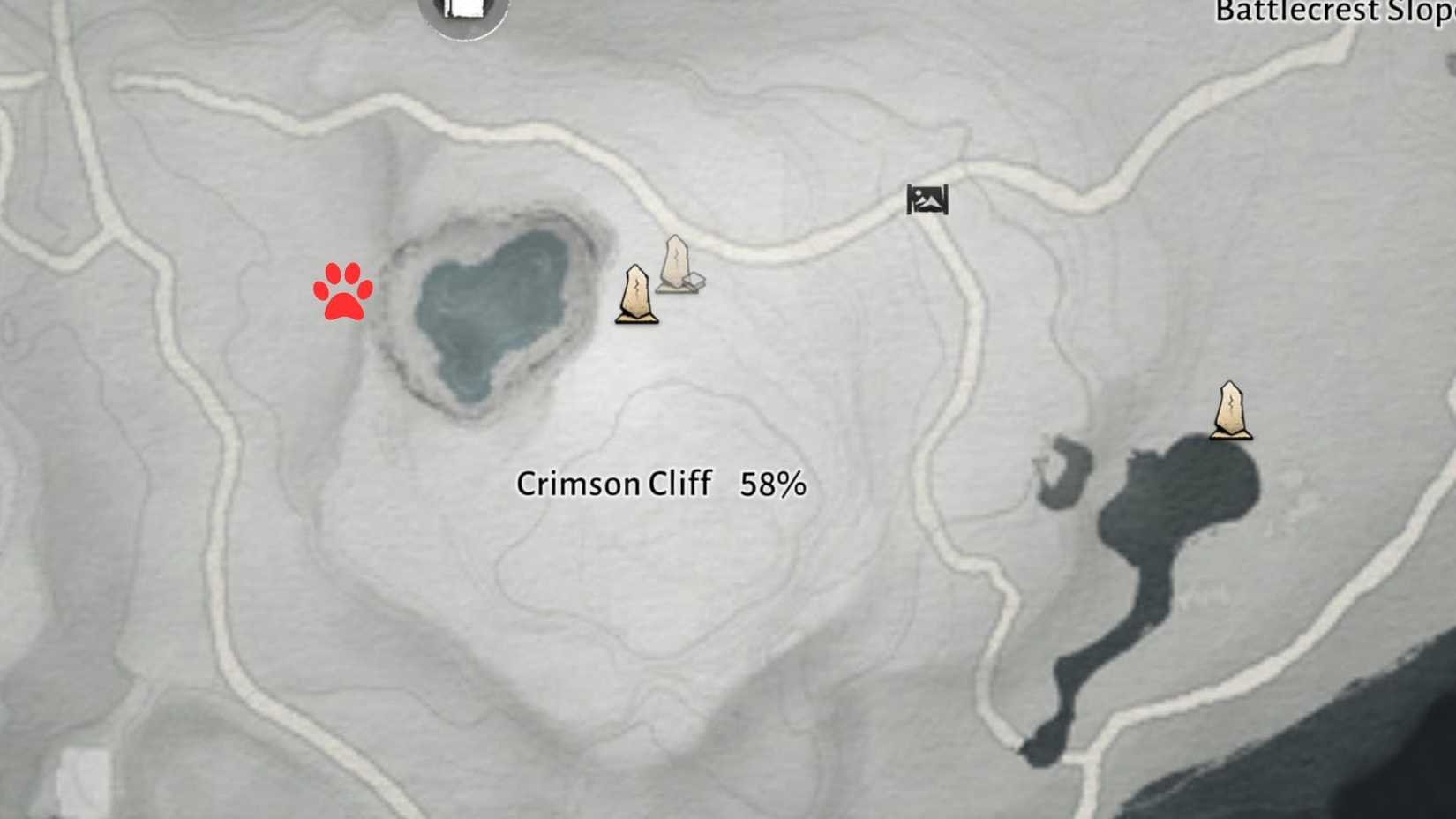Check the Crimson Cliff completion progress indicator
The width and height of the screenshot is (1456, 819).
pyautogui.click(x=771, y=484)
